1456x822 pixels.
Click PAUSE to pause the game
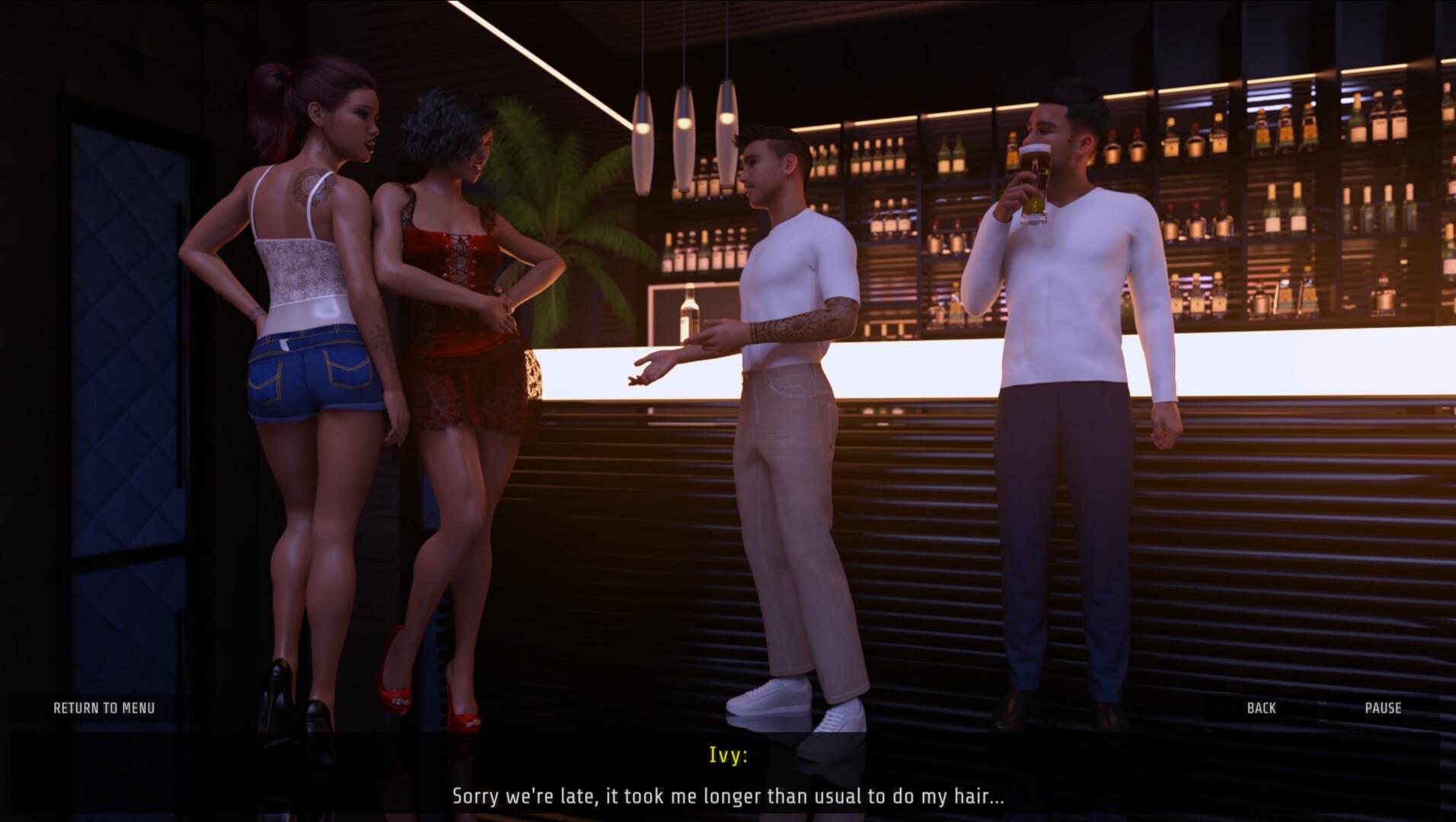click(x=1384, y=708)
